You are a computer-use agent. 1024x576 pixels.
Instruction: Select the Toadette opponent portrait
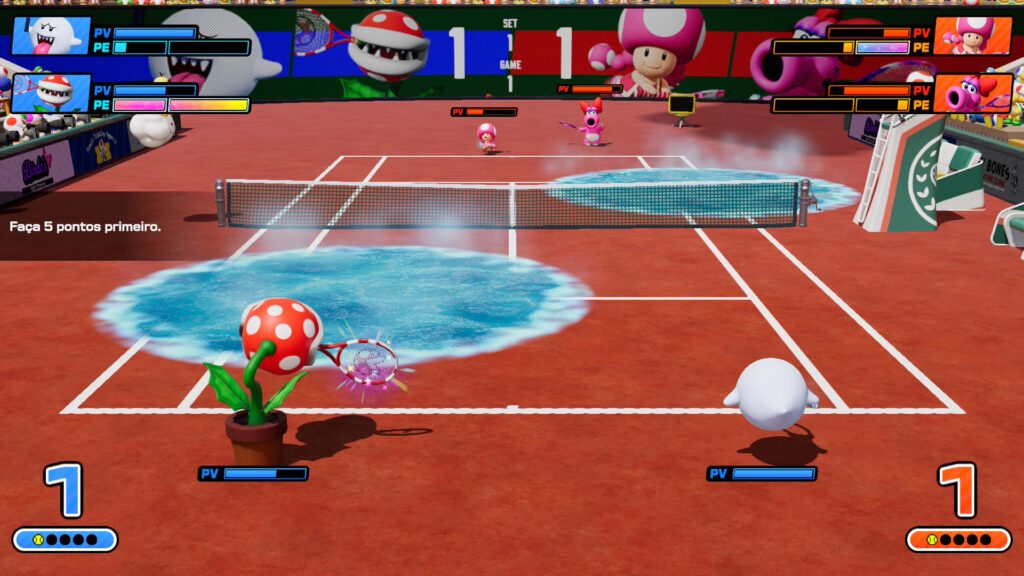(x=972, y=35)
